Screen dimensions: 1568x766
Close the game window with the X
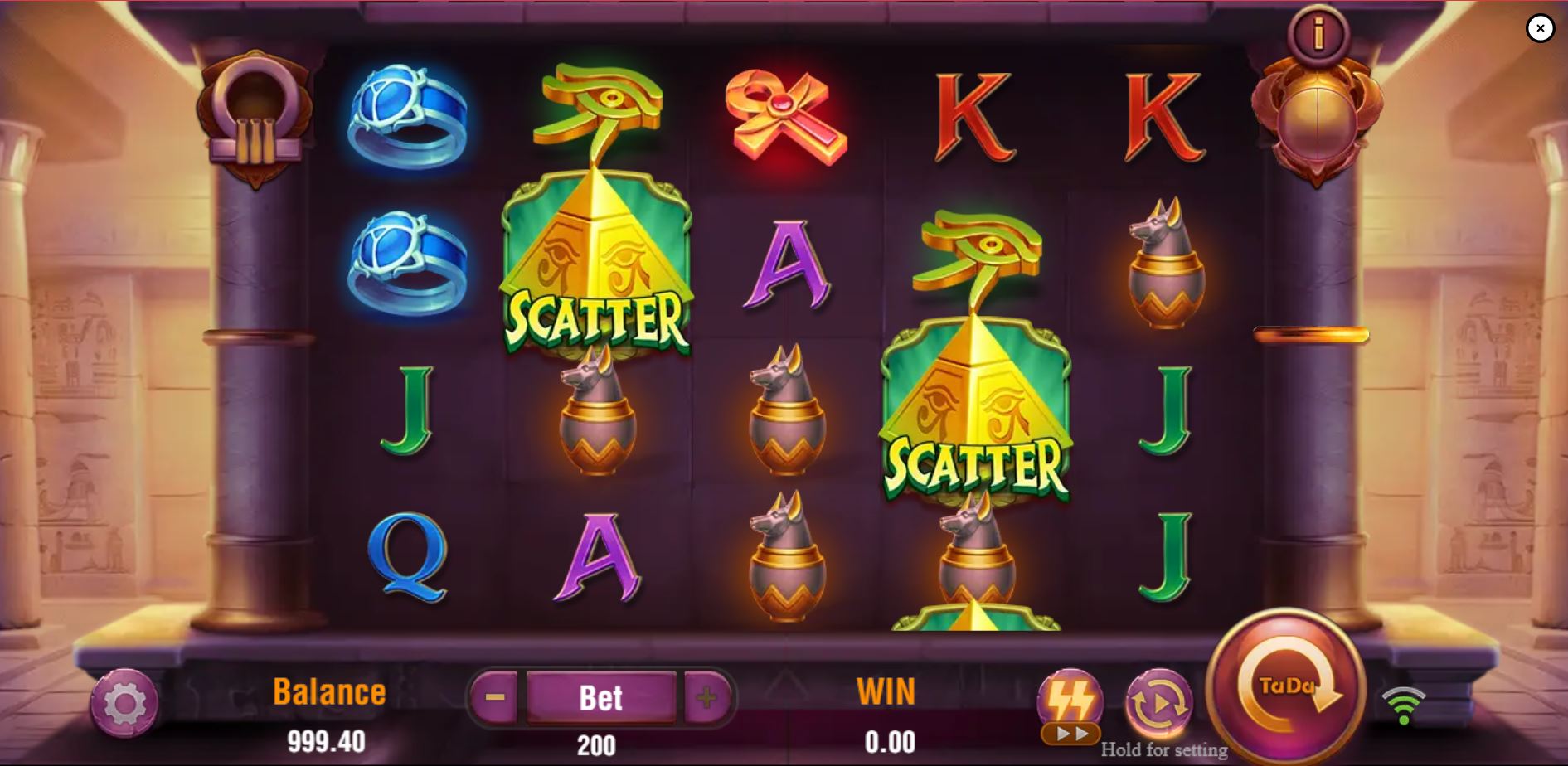1540,28
